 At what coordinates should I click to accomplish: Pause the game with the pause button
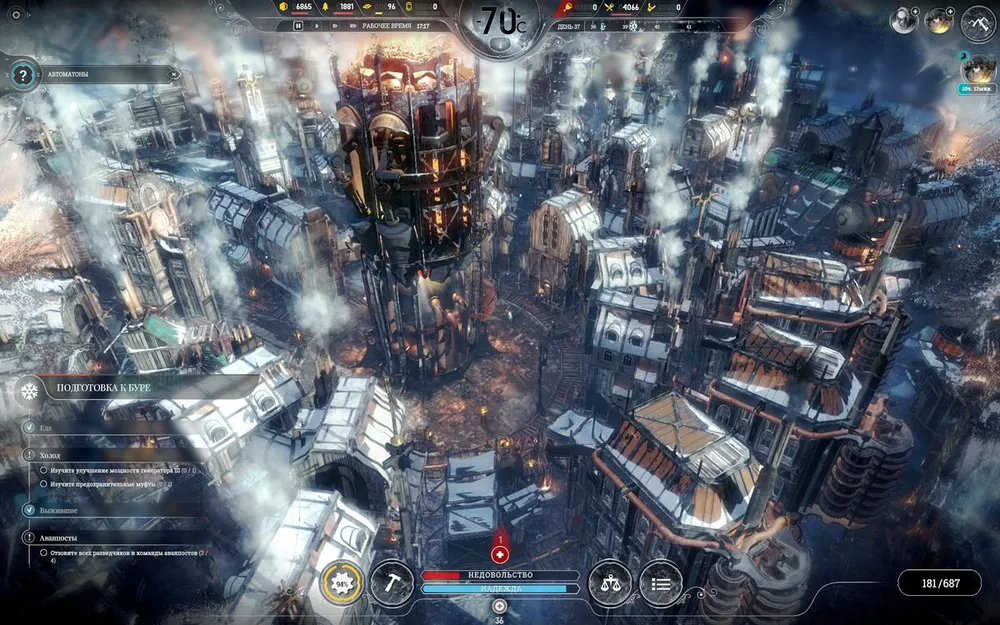[x=298, y=26]
